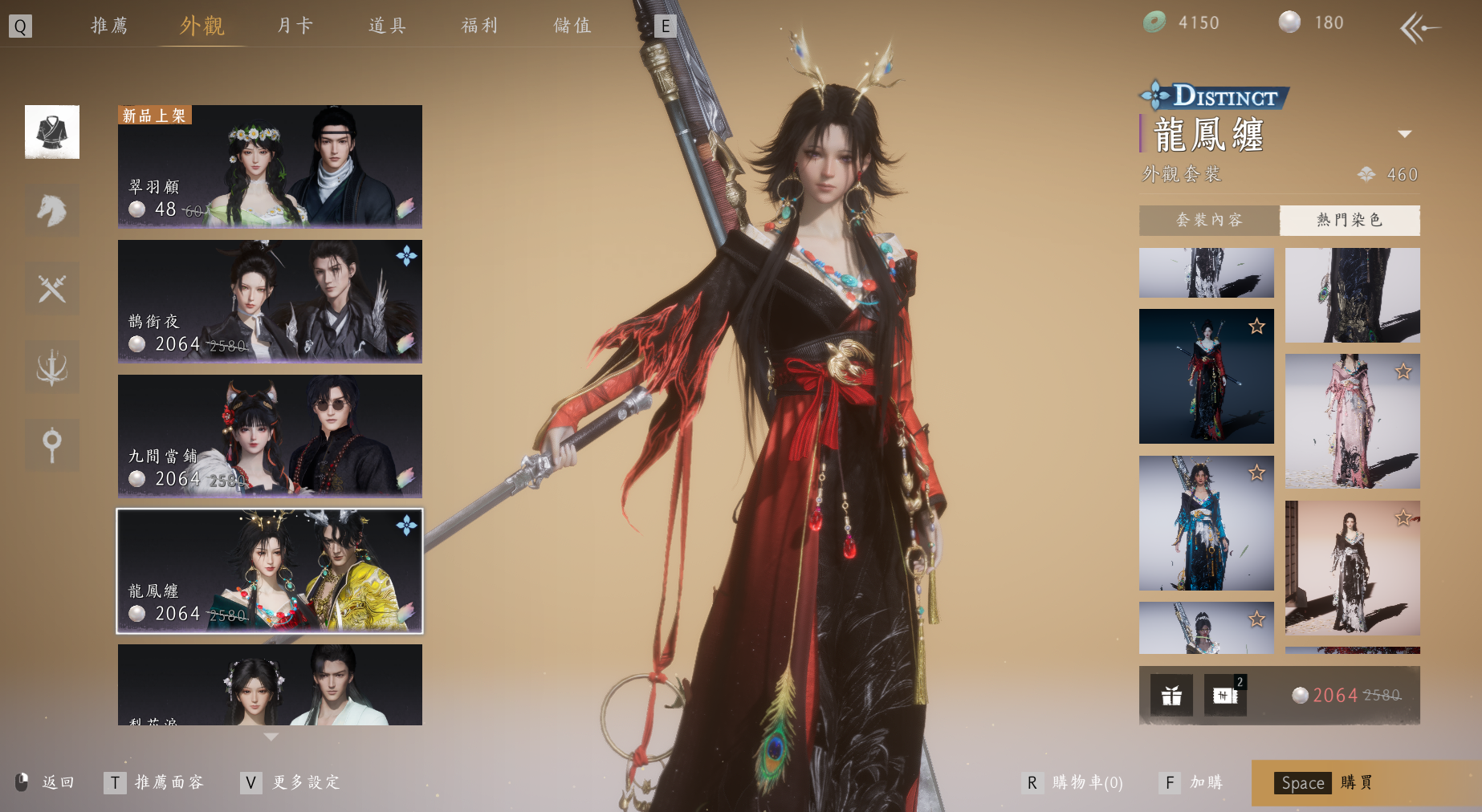The width and height of the screenshot is (1482, 812).
Task: Expand the 龍鳳纏 title dropdown arrow
Action: [x=1404, y=134]
